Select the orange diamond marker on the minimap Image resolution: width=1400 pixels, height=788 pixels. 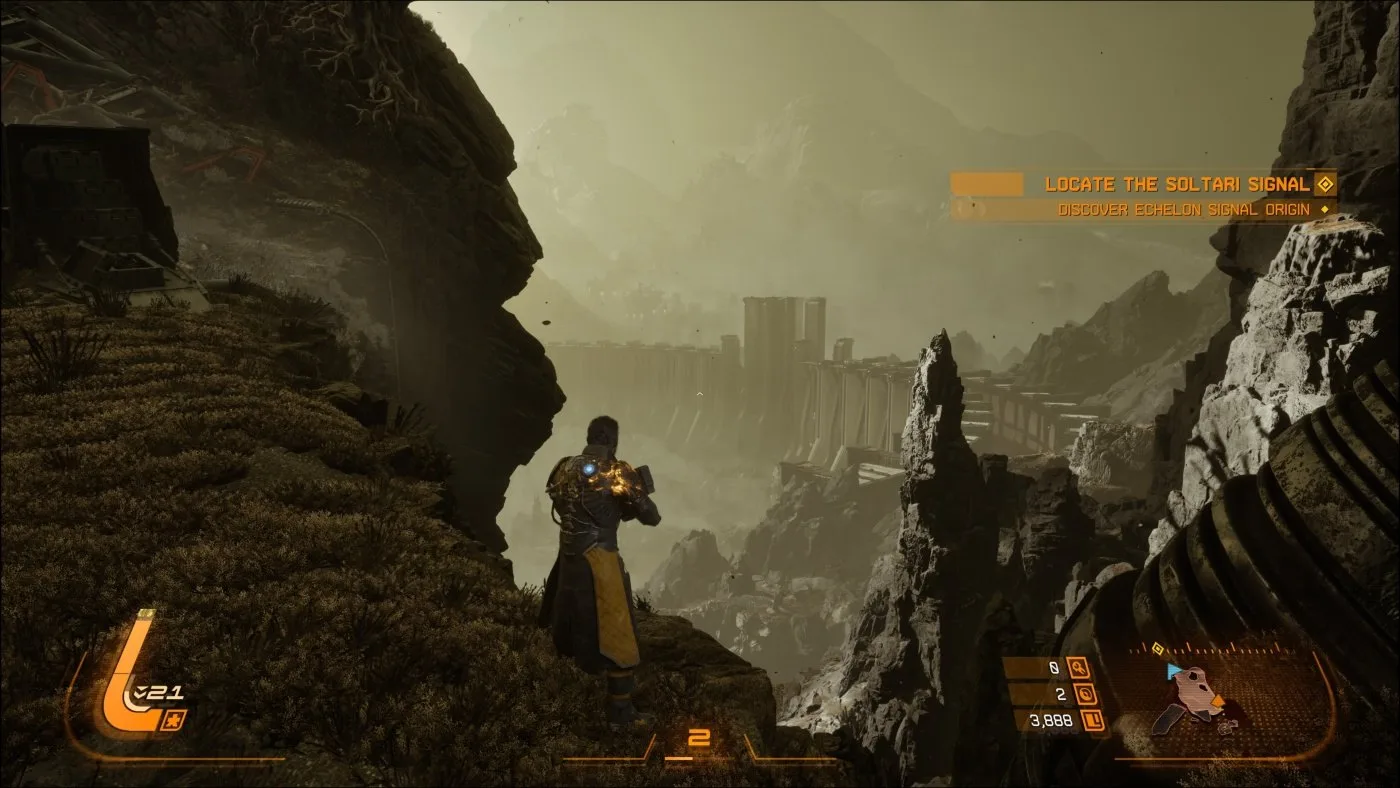[x=1217, y=702]
